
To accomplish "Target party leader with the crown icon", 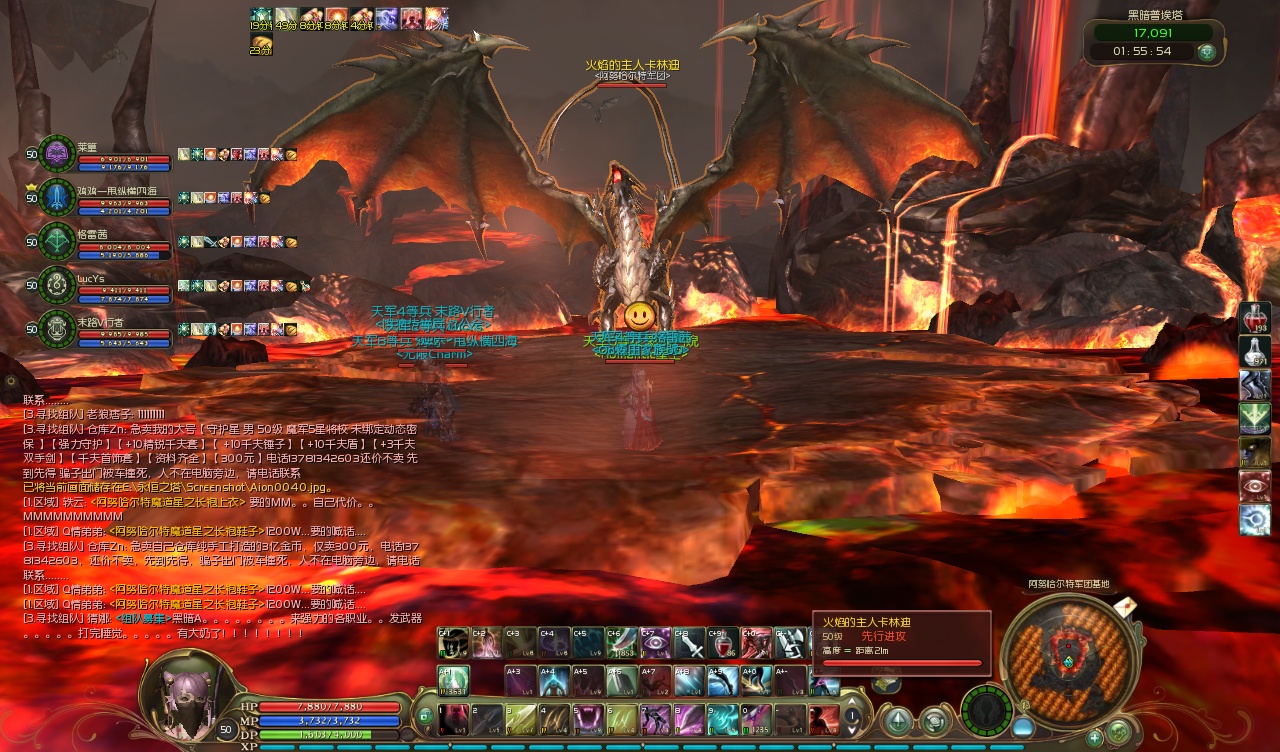I will pos(58,198).
